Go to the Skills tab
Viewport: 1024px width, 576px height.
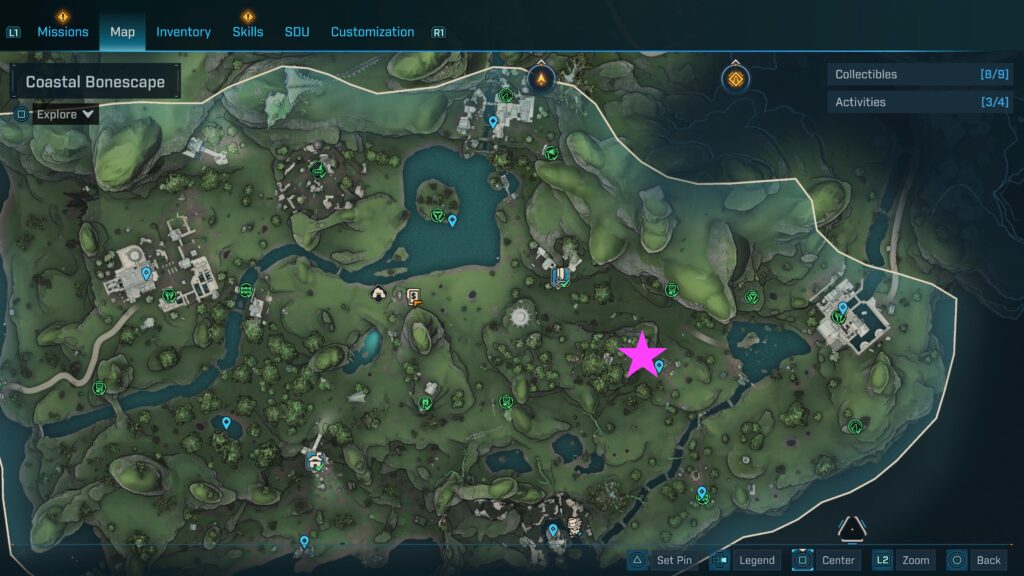click(248, 32)
